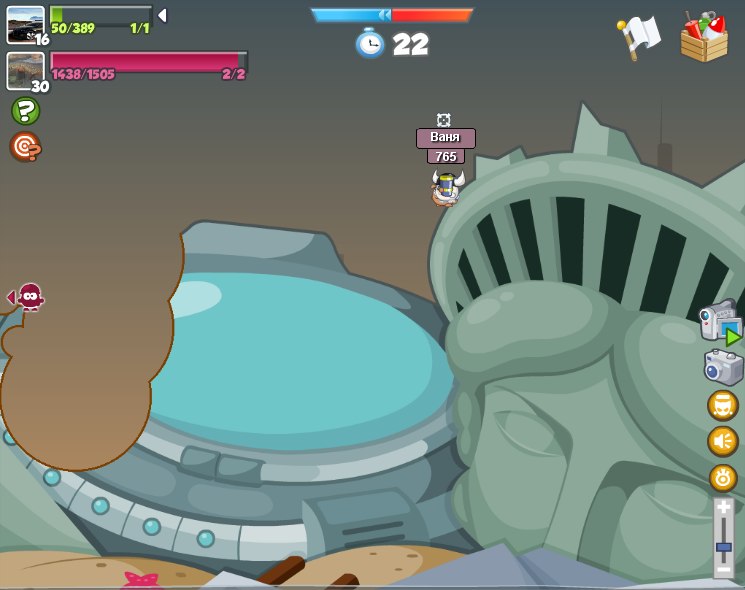The image size is (745, 590).
Task: Select the level 30 opponent avatar
Action: [x=25, y=70]
